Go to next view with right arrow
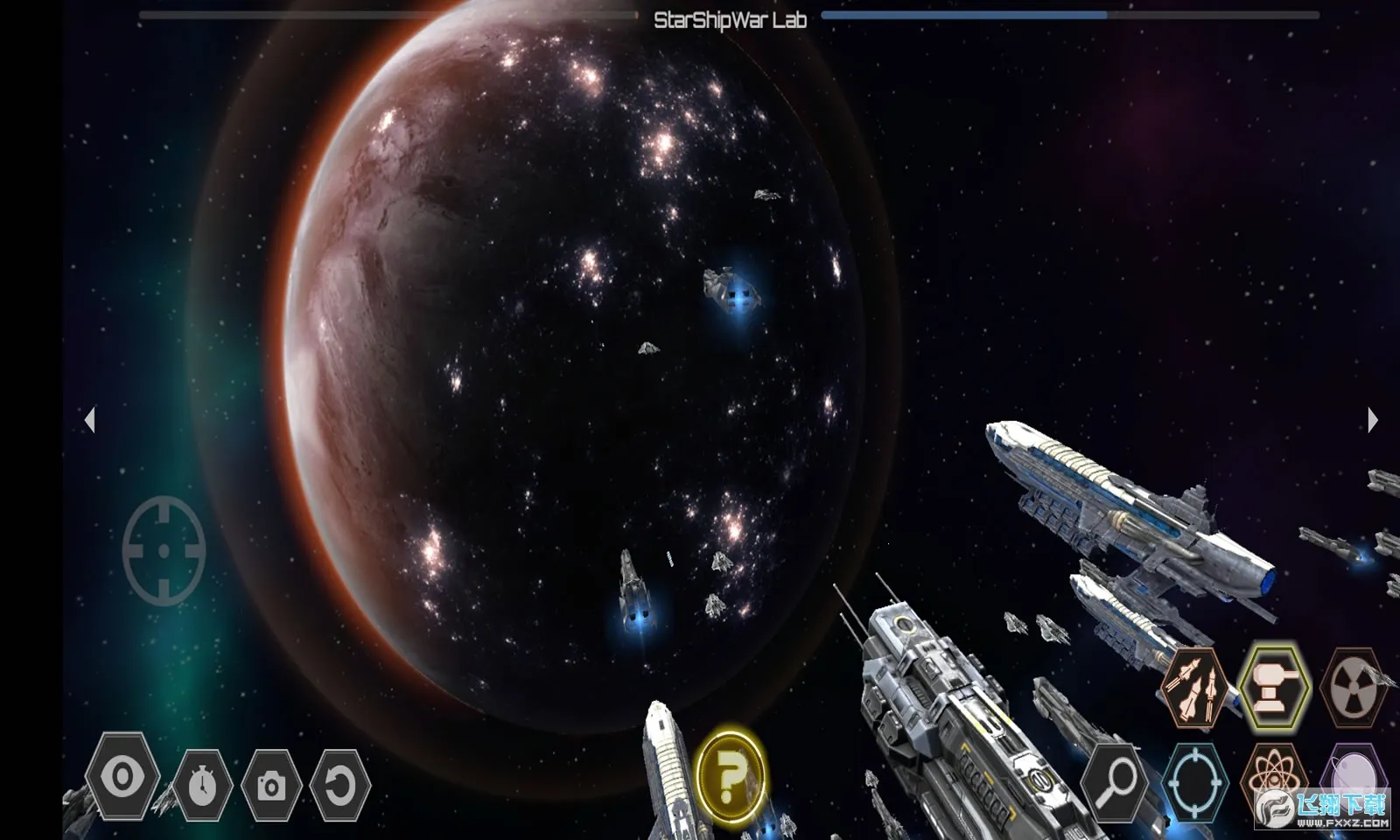The height and width of the screenshot is (840, 1400). [x=1372, y=420]
